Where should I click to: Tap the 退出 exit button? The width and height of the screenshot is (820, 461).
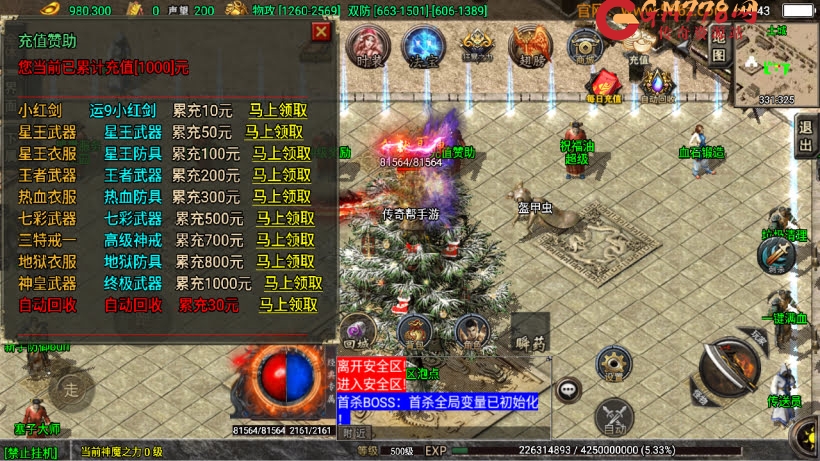pyautogui.click(x=806, y=136)
